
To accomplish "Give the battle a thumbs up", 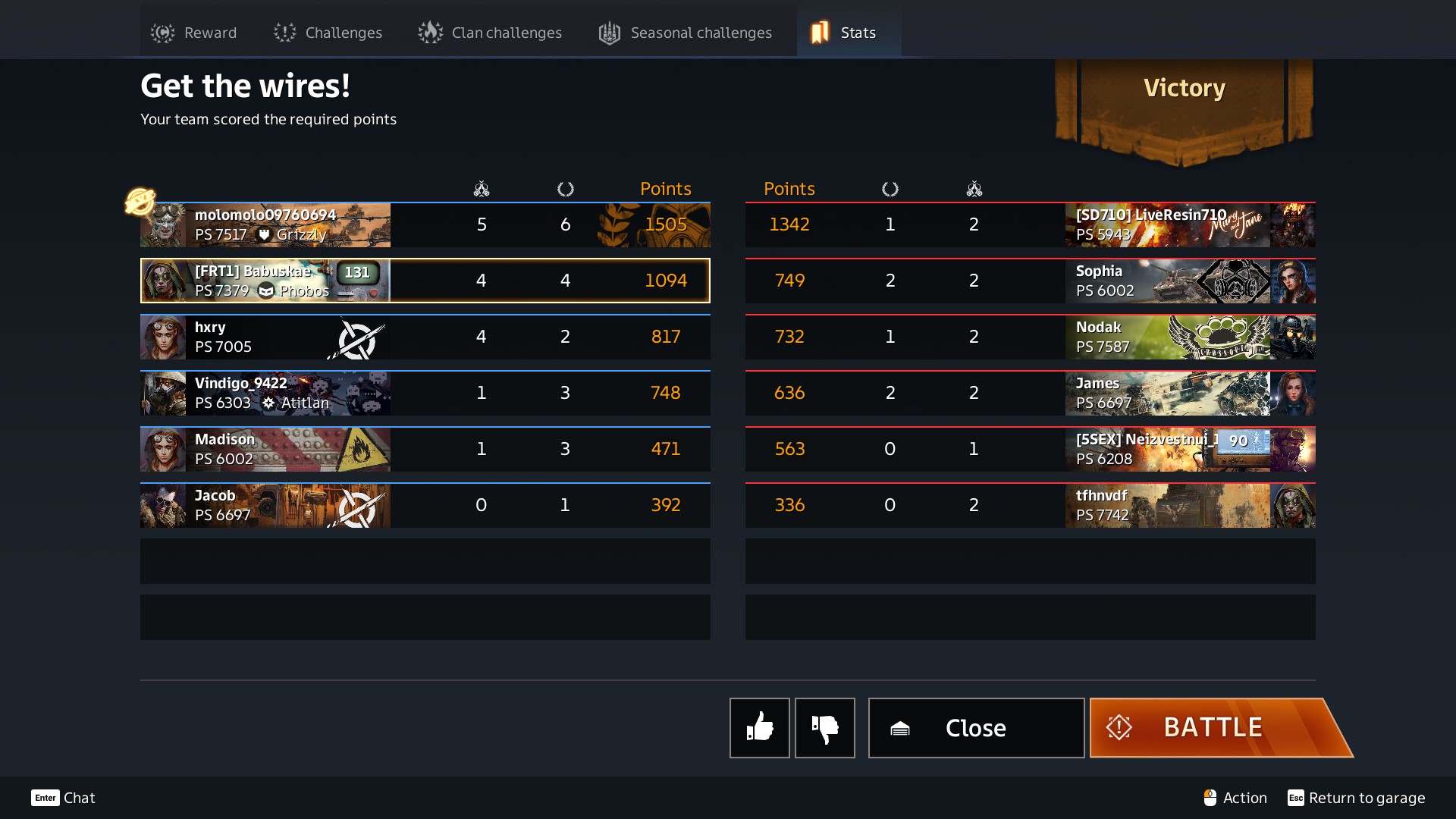I will 759,728.
